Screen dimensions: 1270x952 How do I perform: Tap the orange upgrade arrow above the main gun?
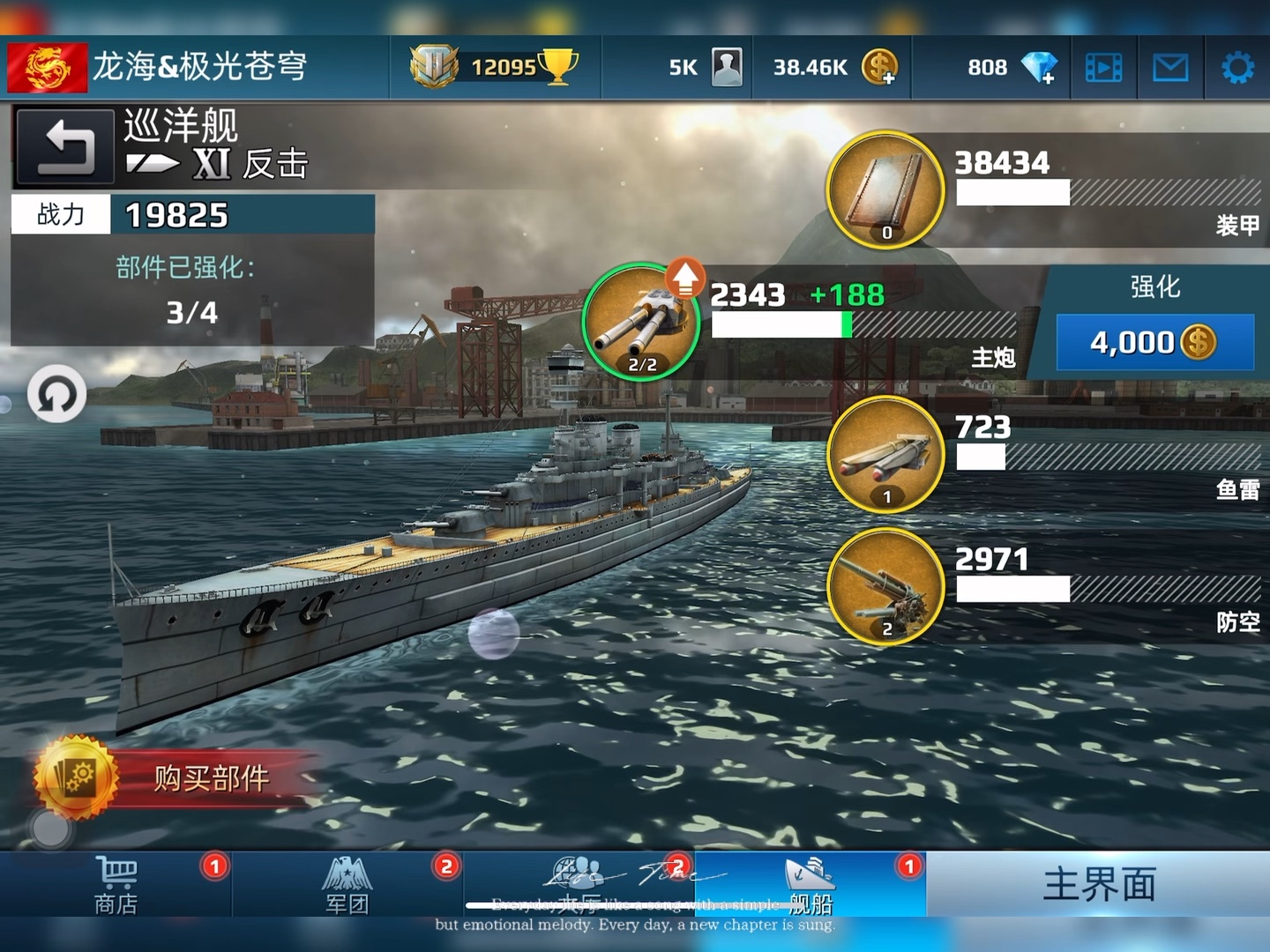tap(684, 278)
